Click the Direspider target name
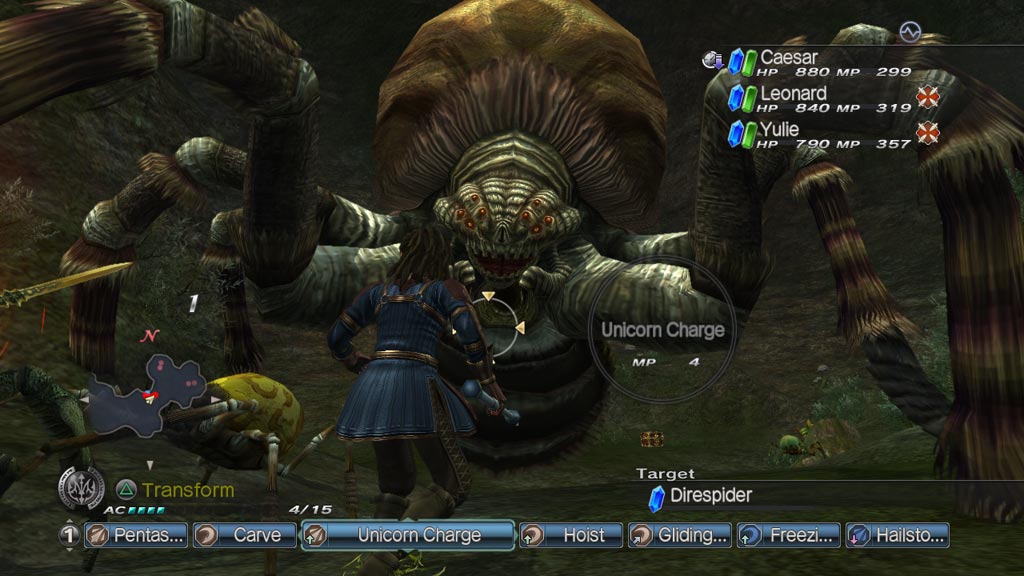 click(711, 495)
